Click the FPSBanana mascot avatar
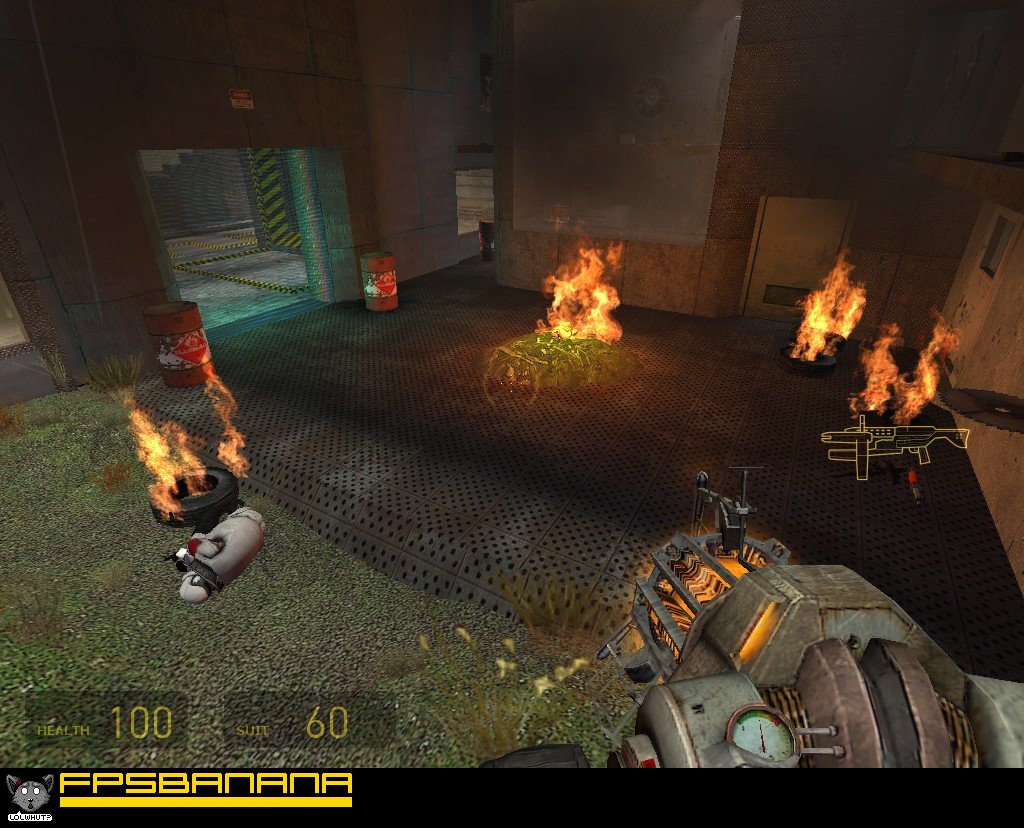Screen dimensions: 1024x828 coord(28,793)
